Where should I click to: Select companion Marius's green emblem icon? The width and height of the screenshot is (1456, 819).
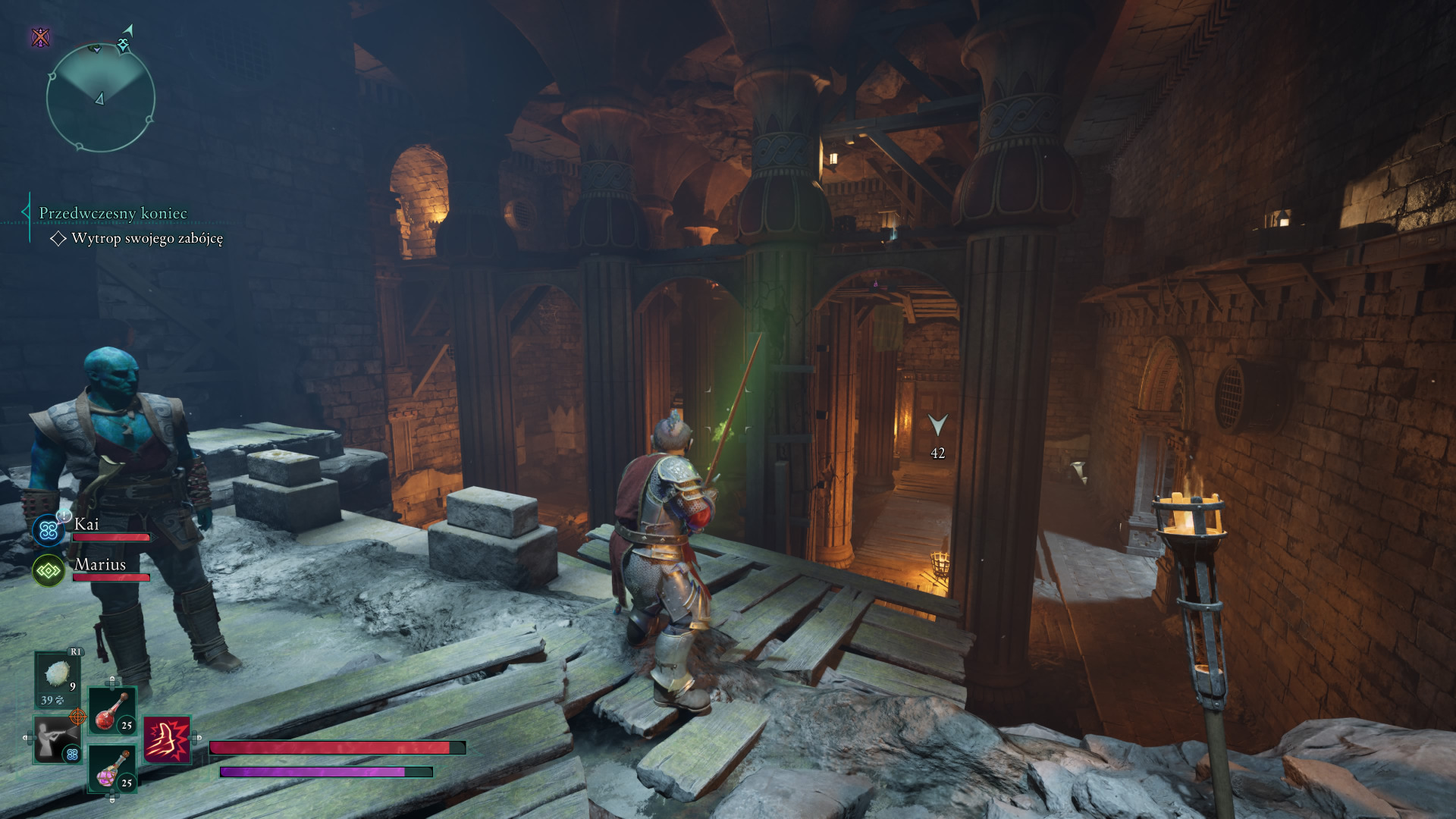[49, 570]
